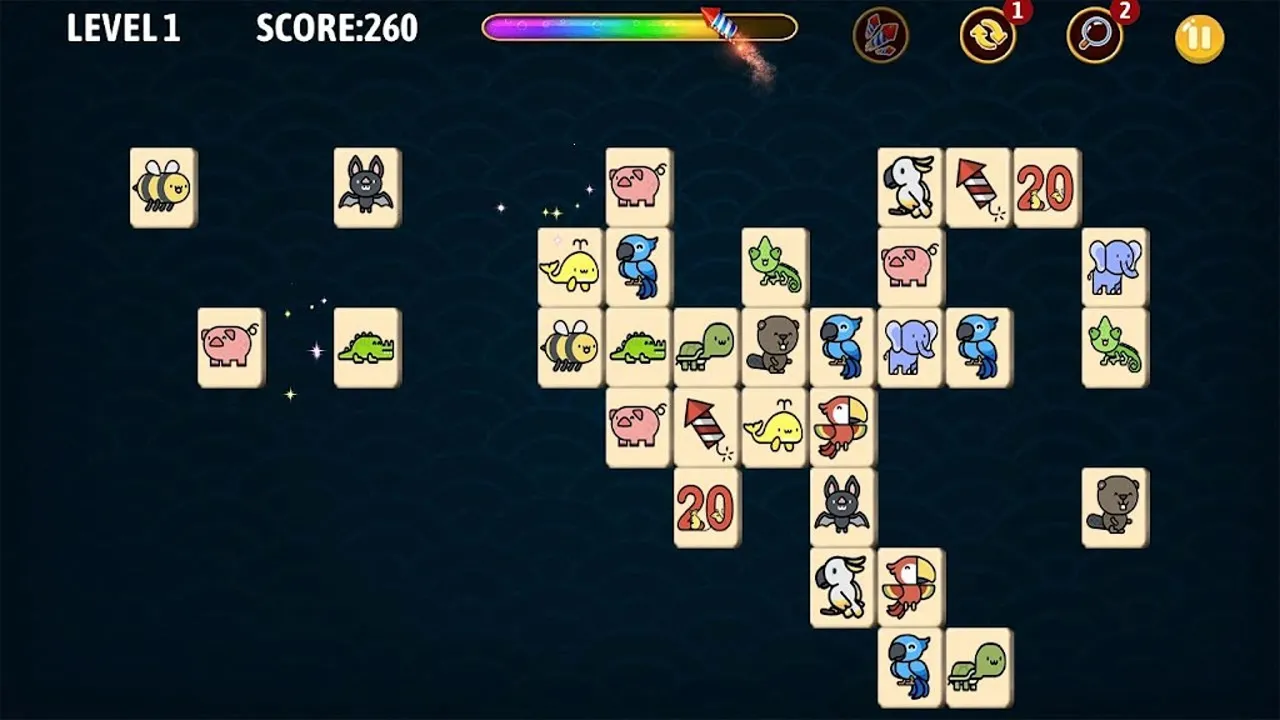1280x720 pixels.
Task: Select the elephant tile at the far right
Action: click(x=1113, y=267)
